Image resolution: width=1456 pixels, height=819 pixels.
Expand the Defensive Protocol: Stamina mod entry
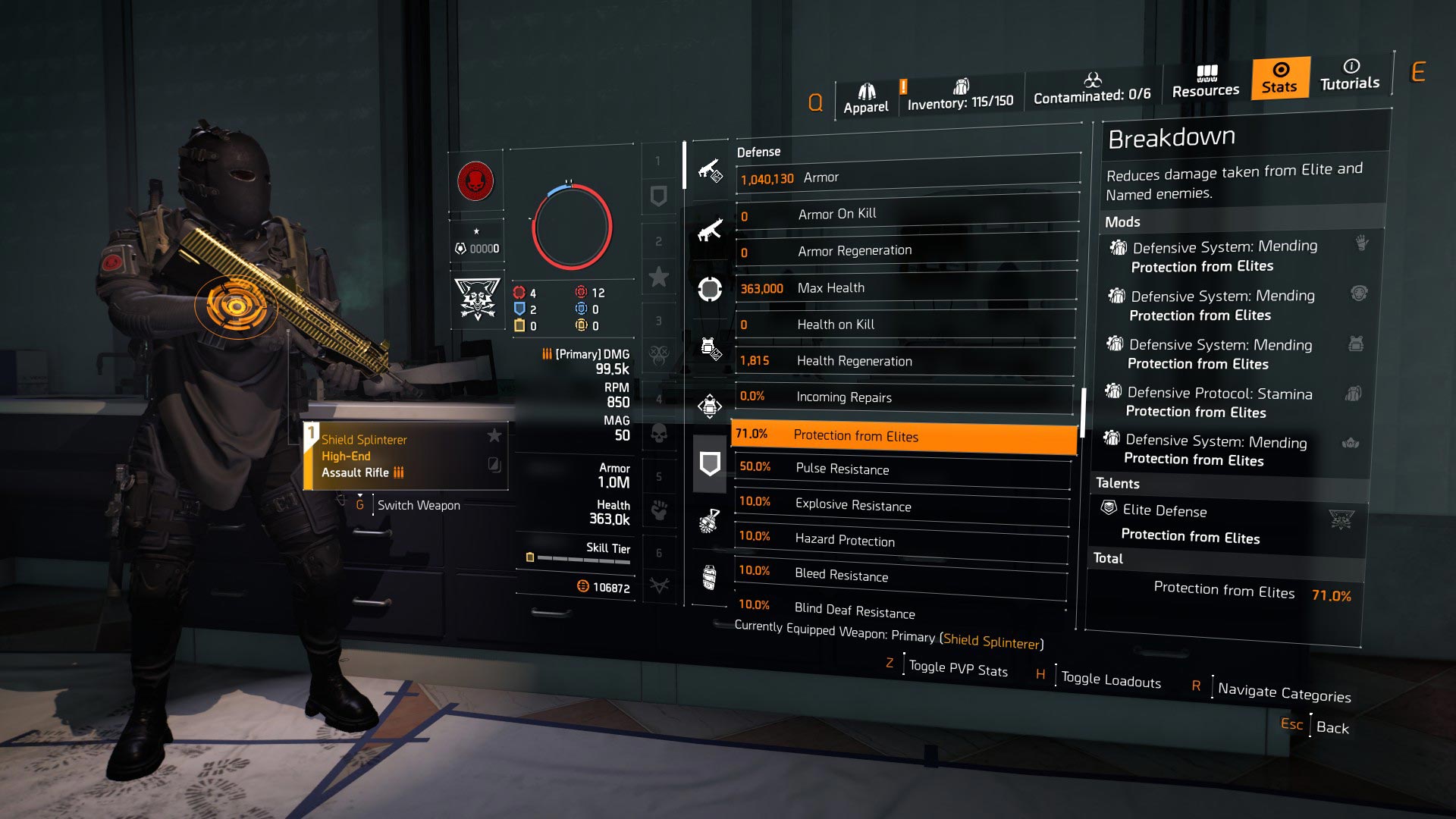point(1213,402)
